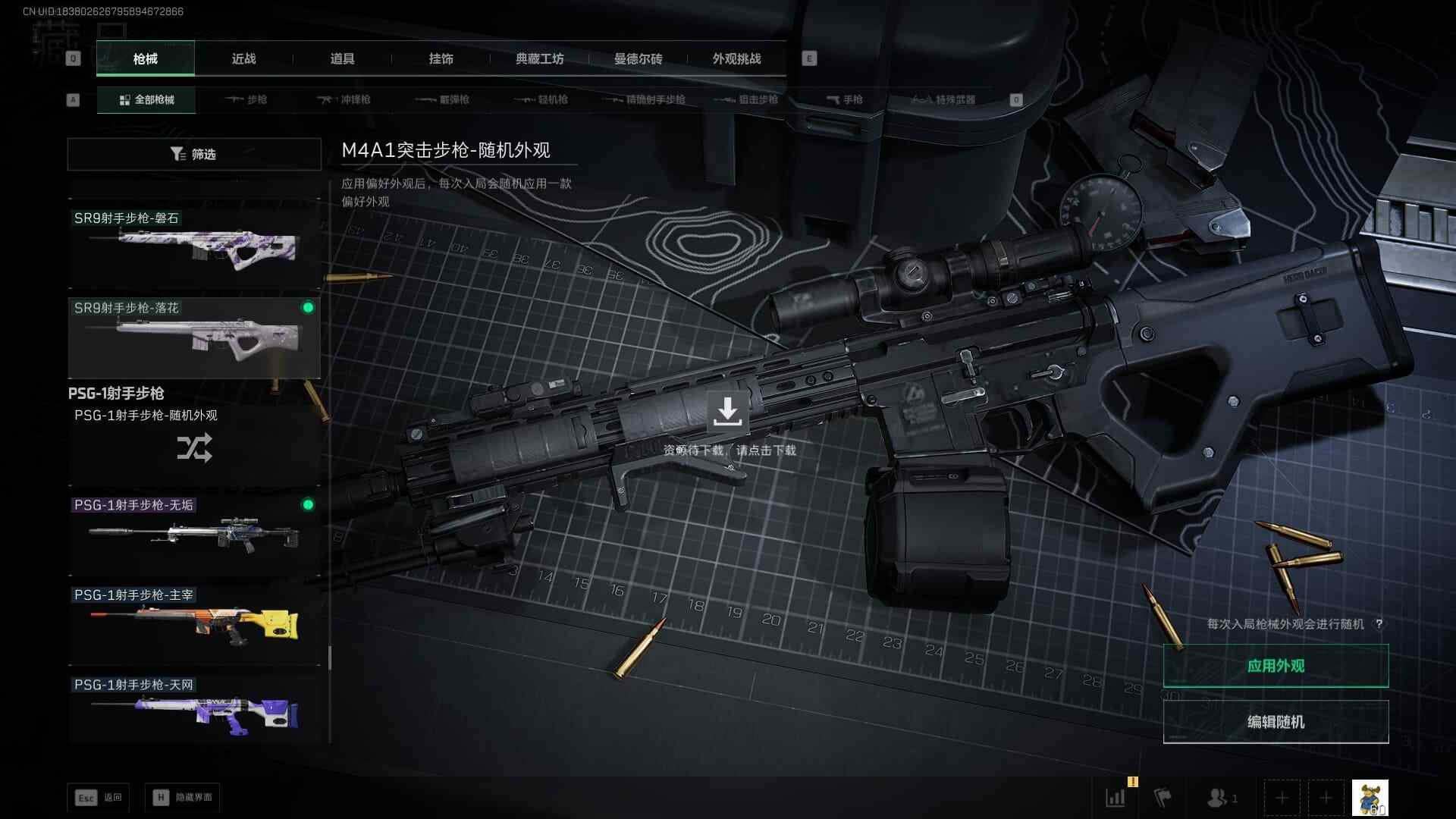Apply the skin with the 应用外观 button
Screen dimensions: 1456x819
[1276, 666]
